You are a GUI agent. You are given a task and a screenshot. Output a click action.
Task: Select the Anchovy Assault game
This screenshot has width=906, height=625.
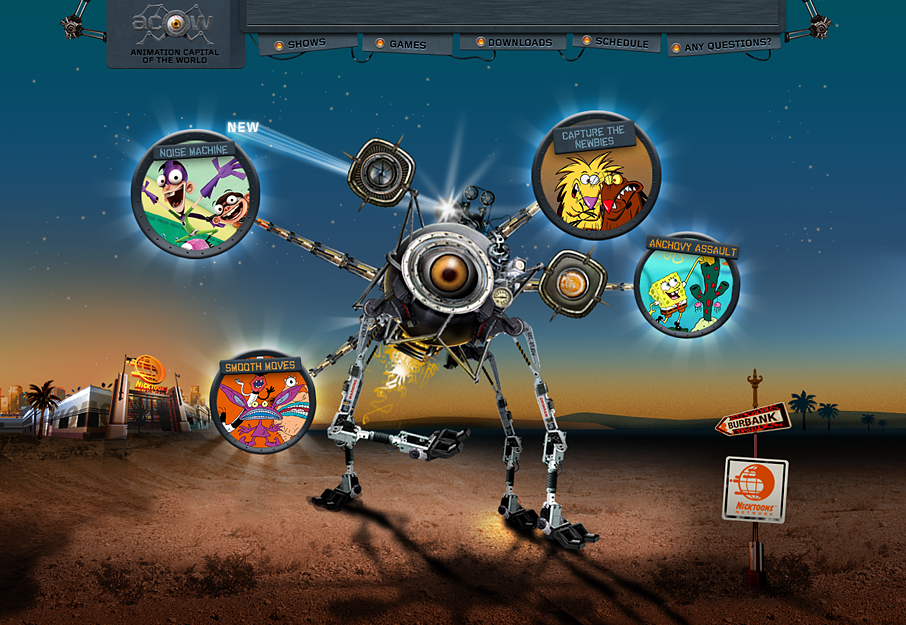[x=687, y=286]
